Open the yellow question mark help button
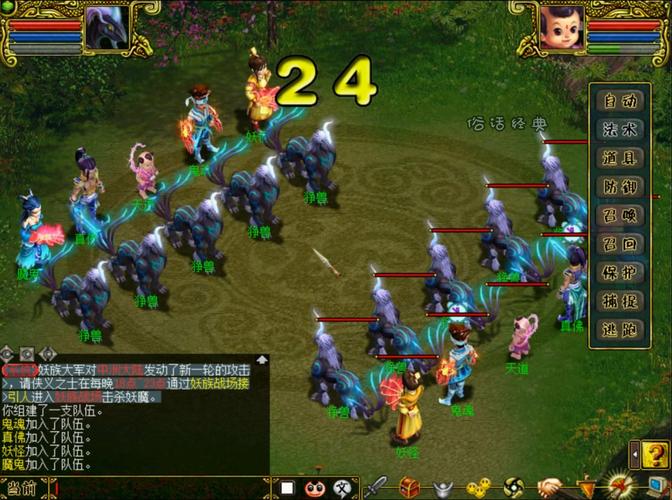Screen dimensions: 672x500 pyautogui.click(x=645, y=455)
